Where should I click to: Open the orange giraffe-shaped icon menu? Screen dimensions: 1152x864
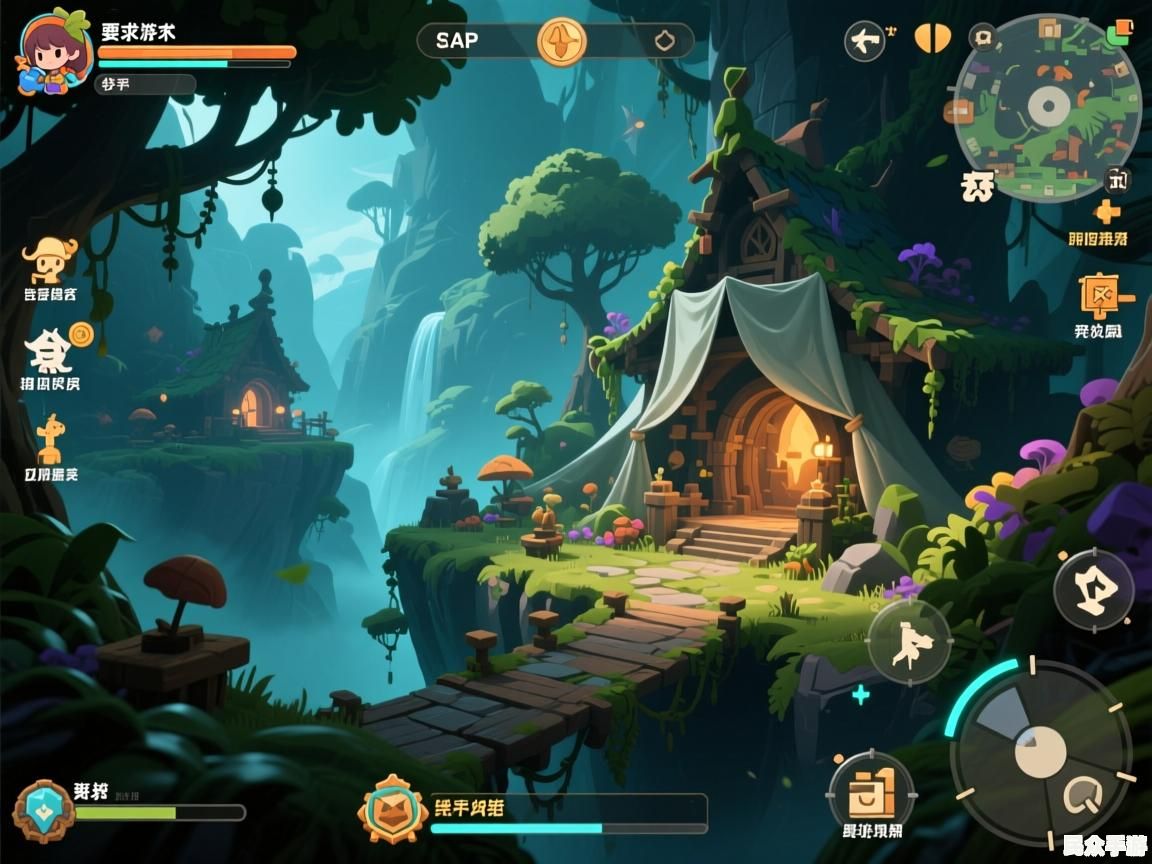coord(49,440)
